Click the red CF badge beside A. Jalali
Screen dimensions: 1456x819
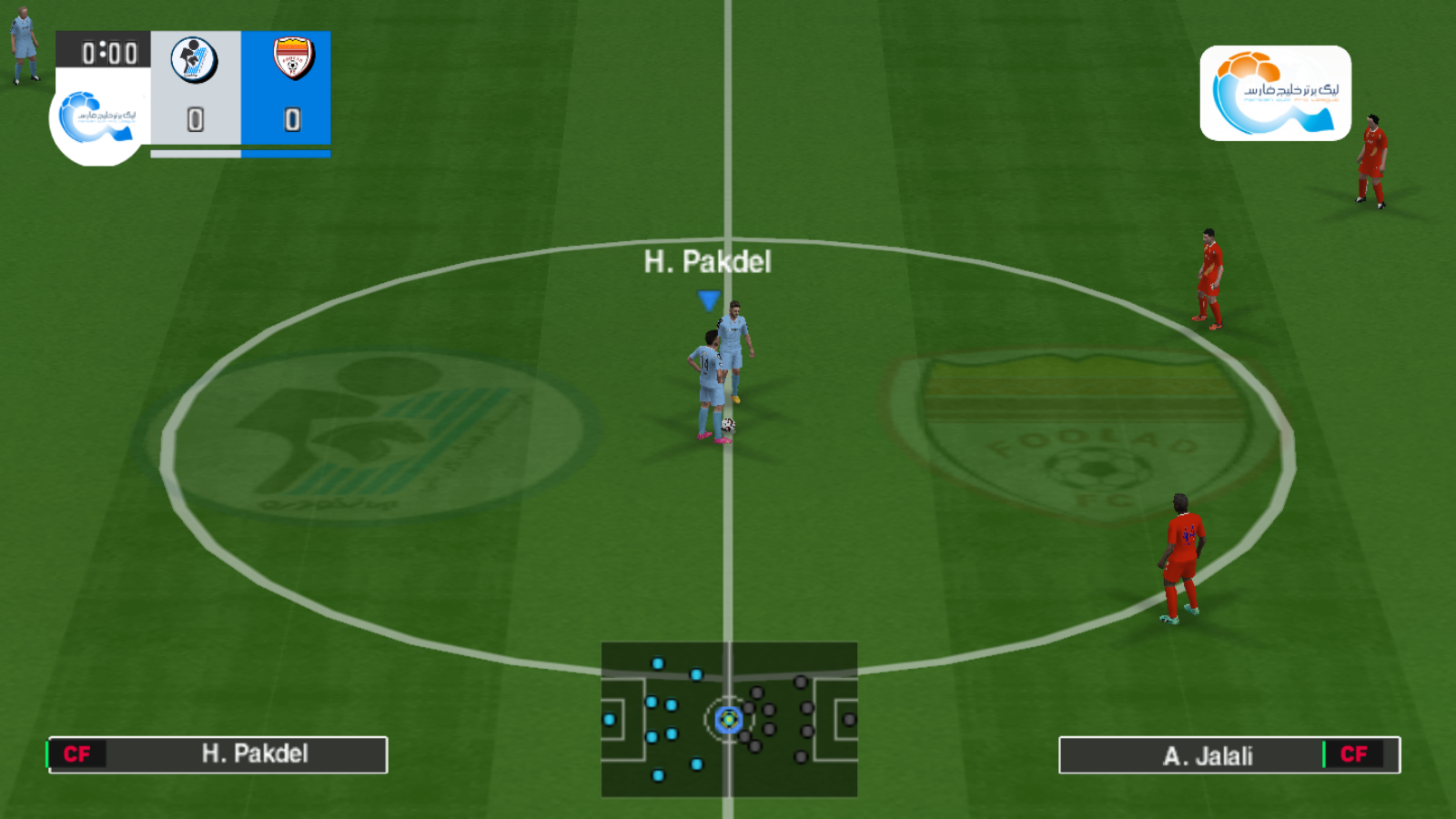click(1353, 754)
